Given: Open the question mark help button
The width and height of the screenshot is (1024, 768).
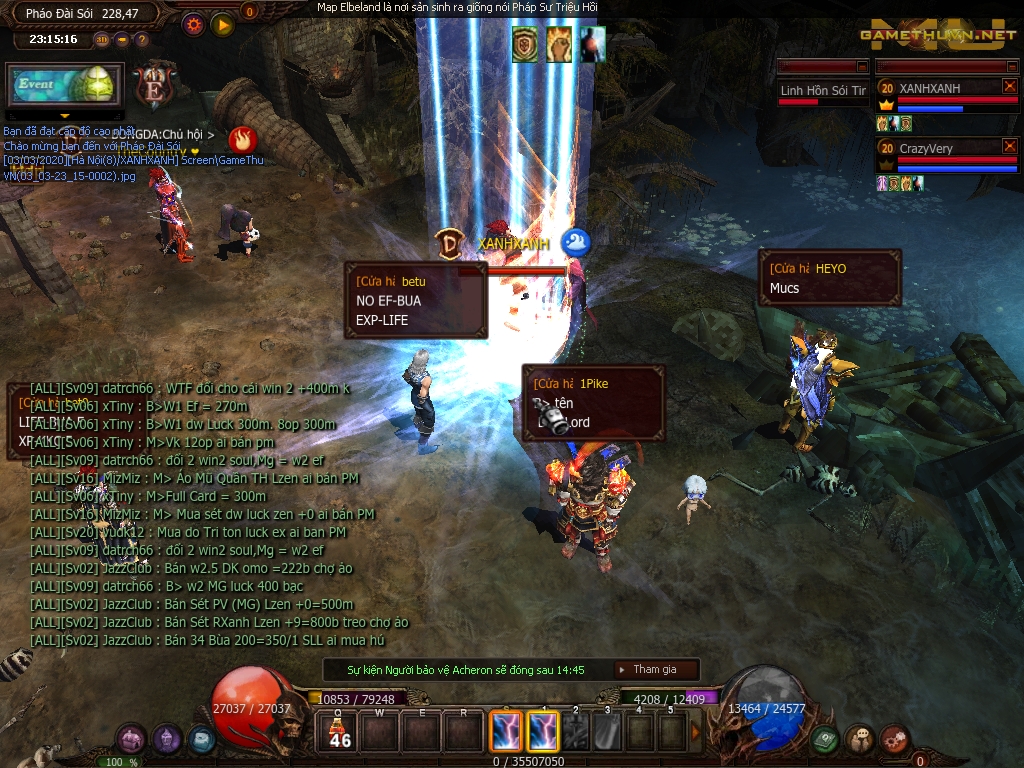Looking at the screenshot, I should (x=141, y=40).
